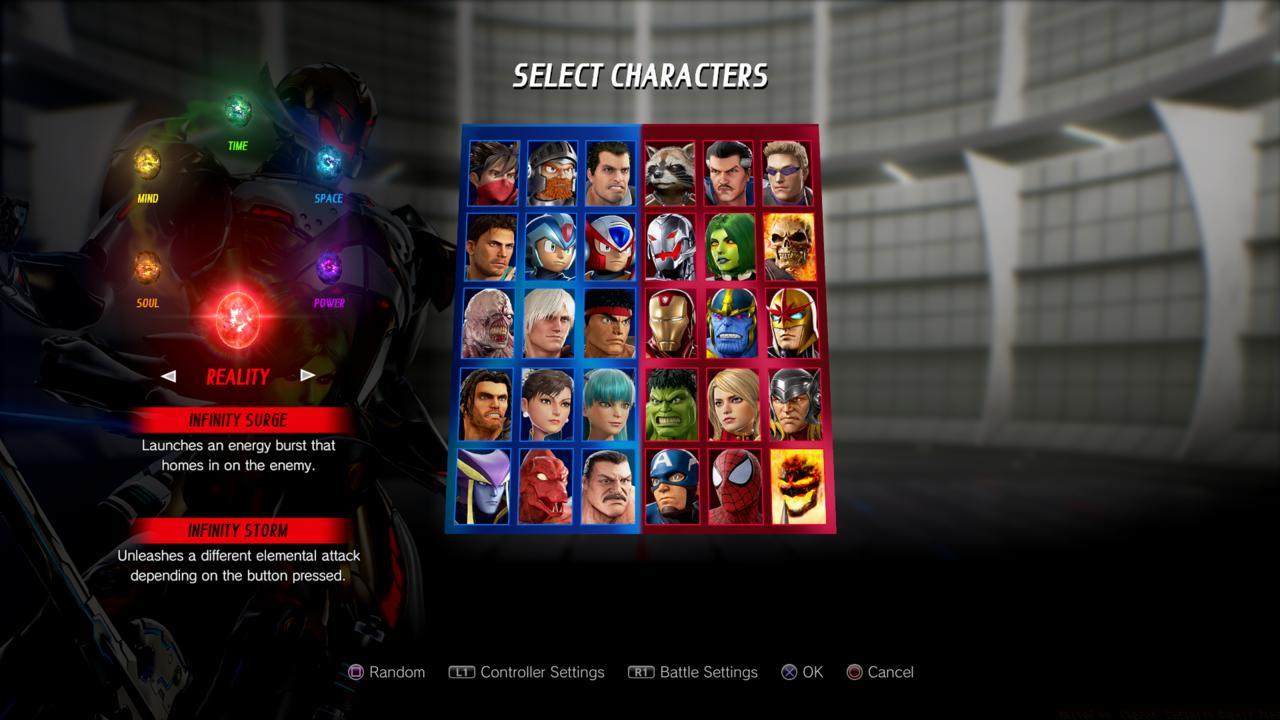Select Dante's character portrait

click(x=549, y=324)
